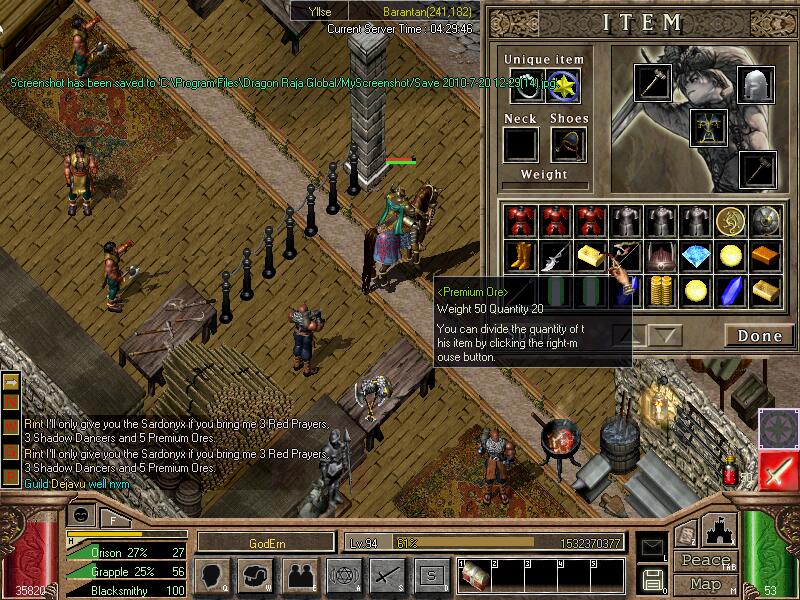Viewport: 800px width, 600px height.
Task: Choose the halberd weapon in inventory
Action: (x=553, y=257)
